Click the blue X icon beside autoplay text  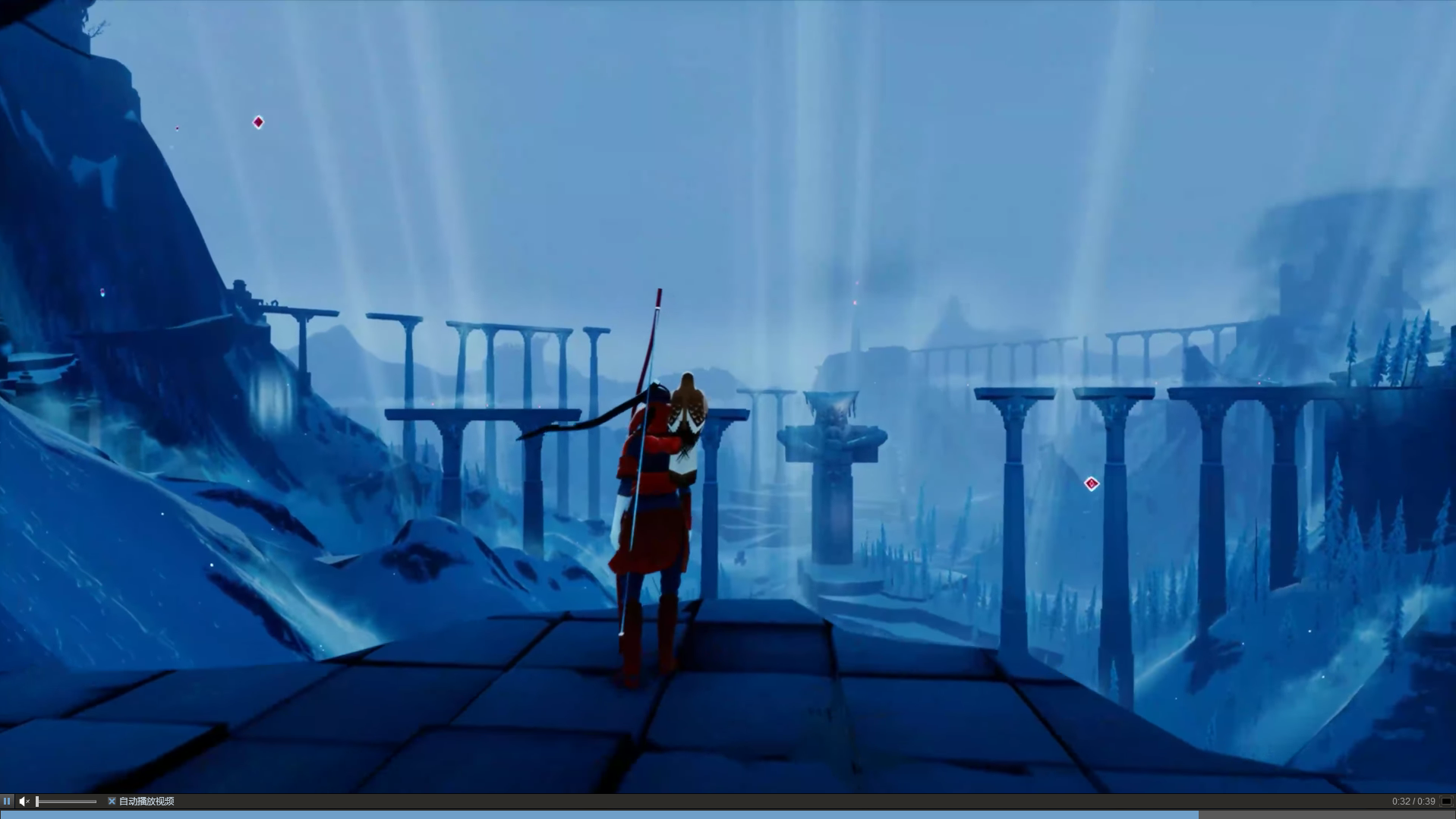click(x=112, y=801)
